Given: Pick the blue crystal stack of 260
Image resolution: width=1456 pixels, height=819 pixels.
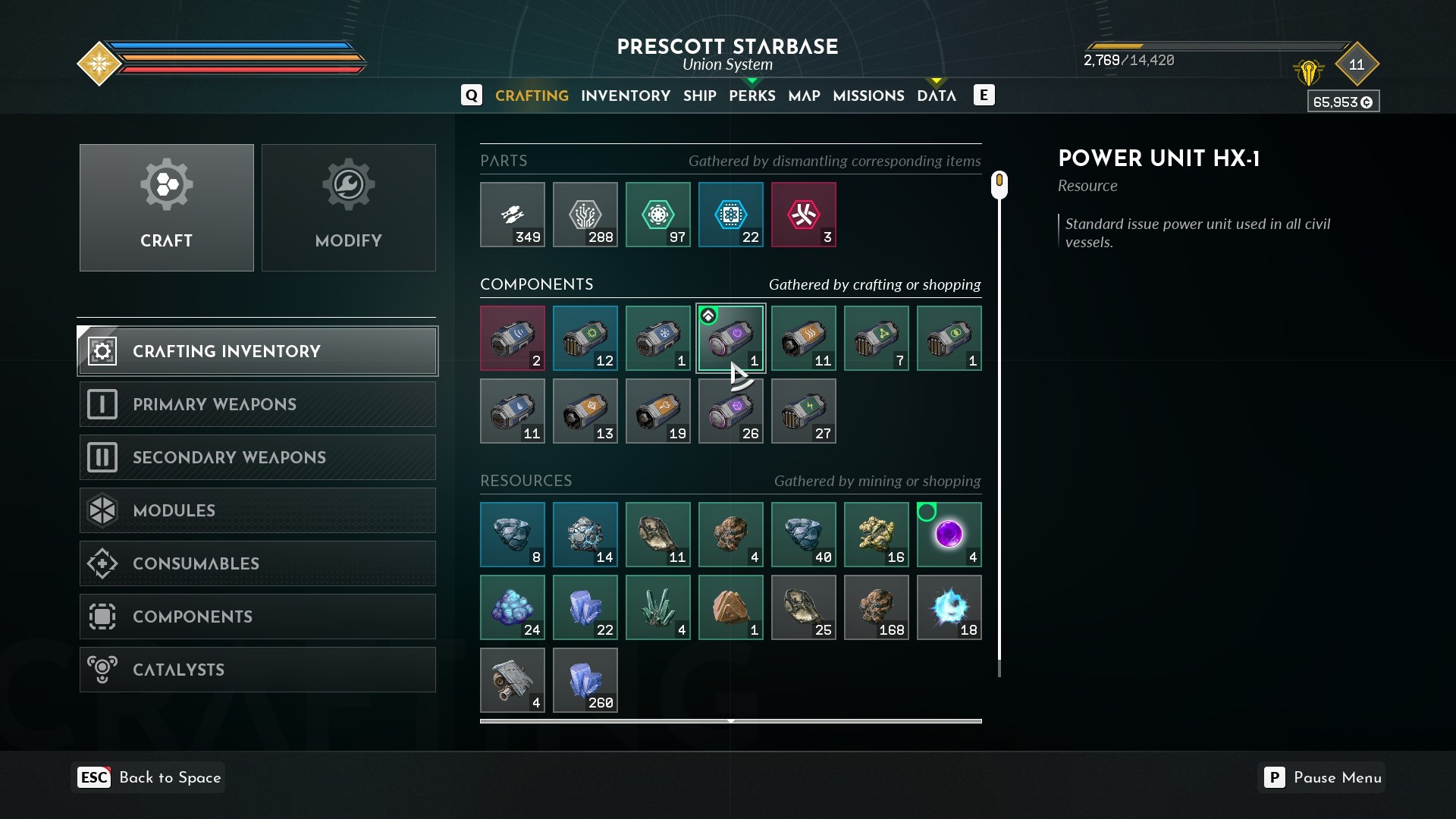Looking at the screenshot, I should (585, 680).
